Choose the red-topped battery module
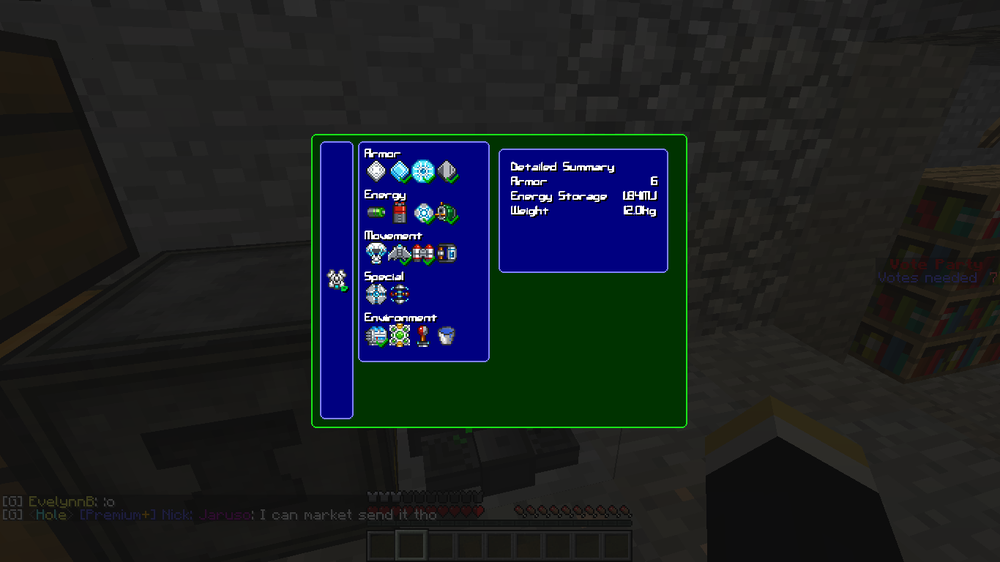Image resolution: width=1000 pixels, height=562 pixels. 400,213
